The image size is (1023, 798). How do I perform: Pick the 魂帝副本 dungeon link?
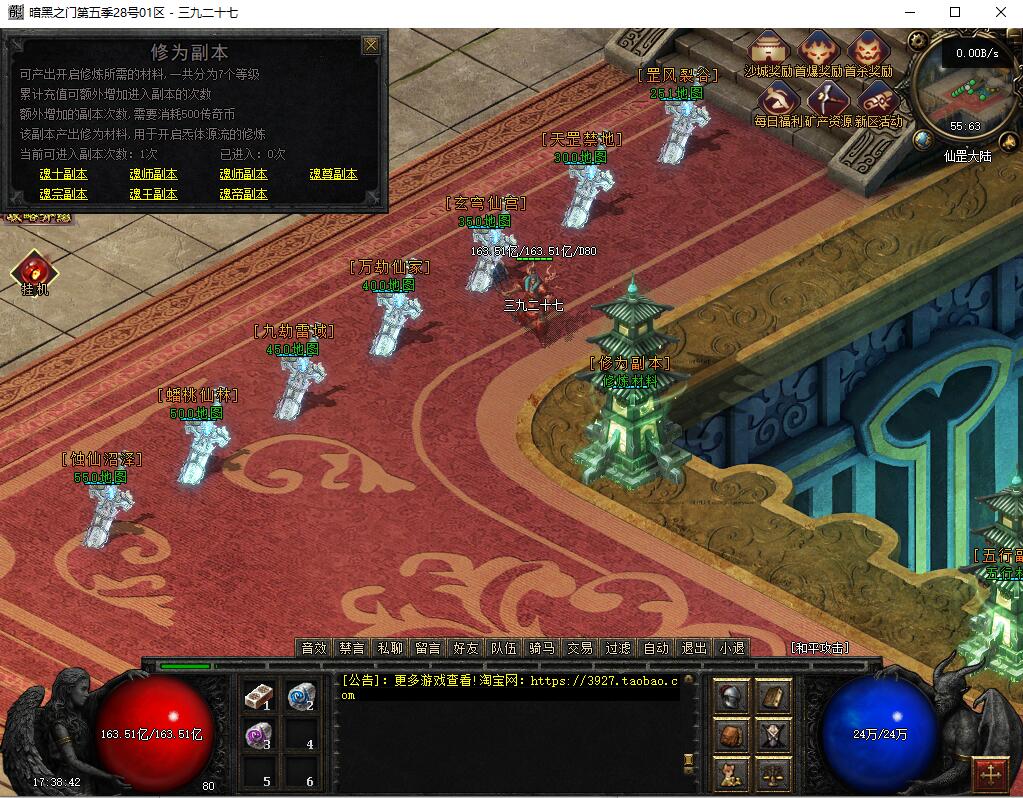pyautogui.click(x=243, y=194)
